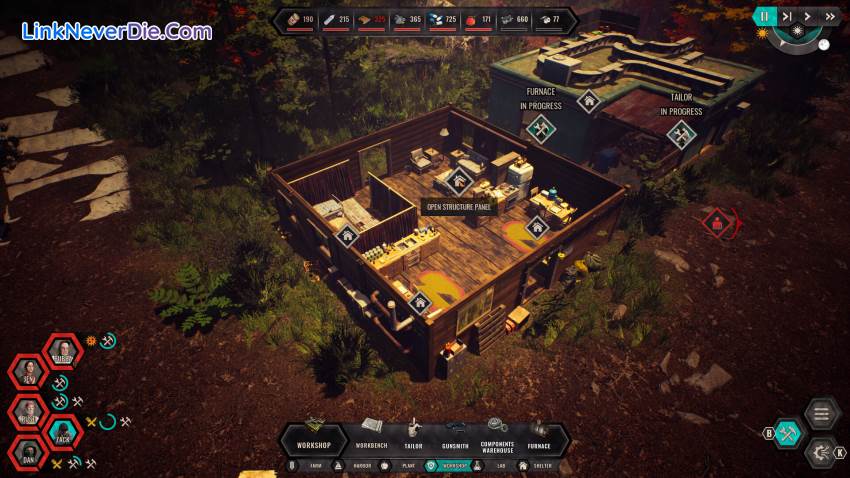Select the Gunsmith build option
Viewport: 850px width, 478px height.
pyautogui.click(x=455, y=434)
